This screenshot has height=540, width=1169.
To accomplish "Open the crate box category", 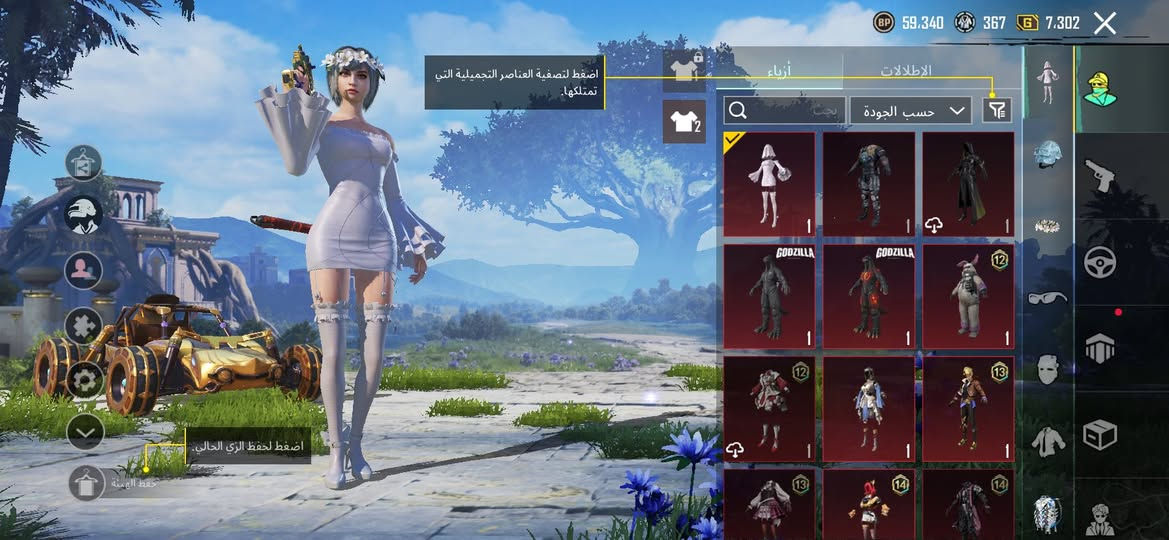I will [1100, 435].
